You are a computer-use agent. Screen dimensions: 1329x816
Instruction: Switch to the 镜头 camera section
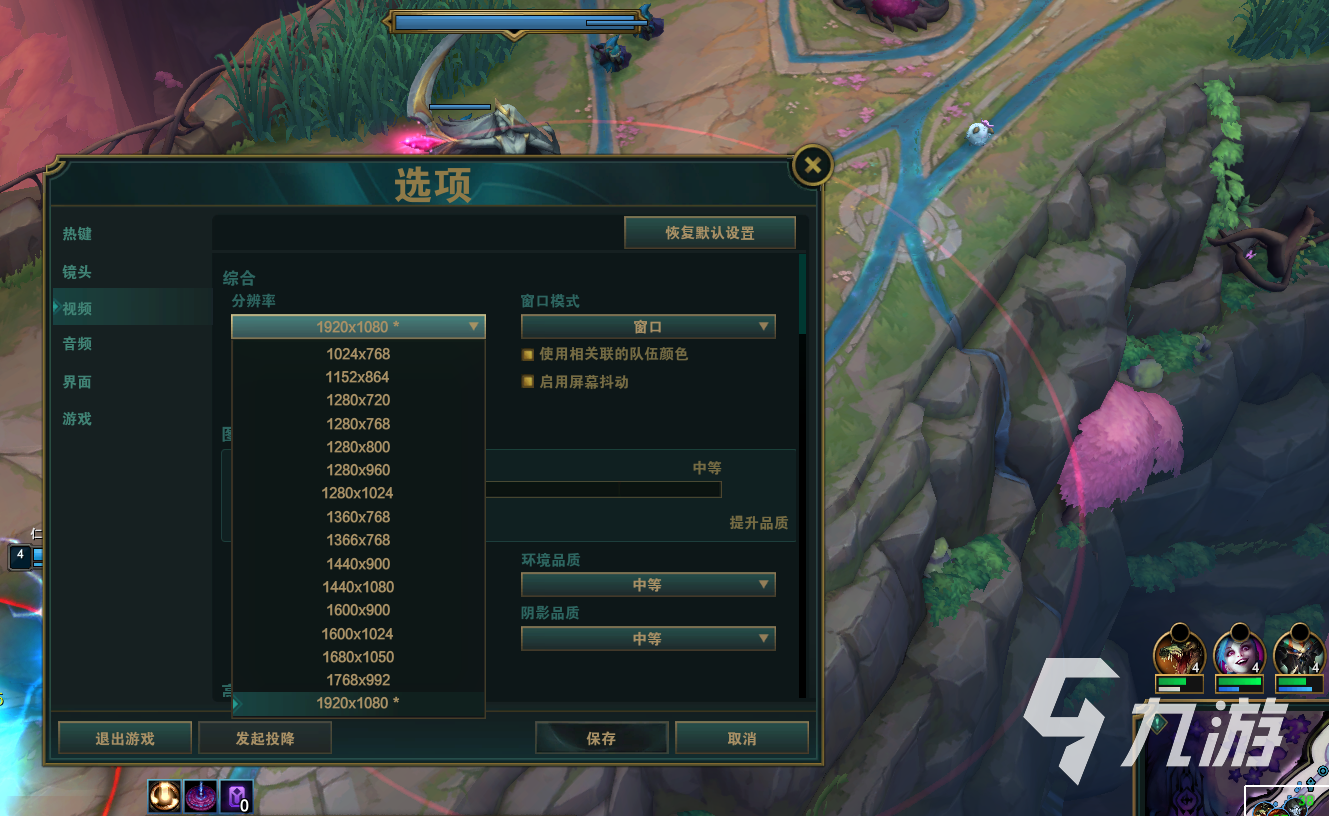(77, 272)
